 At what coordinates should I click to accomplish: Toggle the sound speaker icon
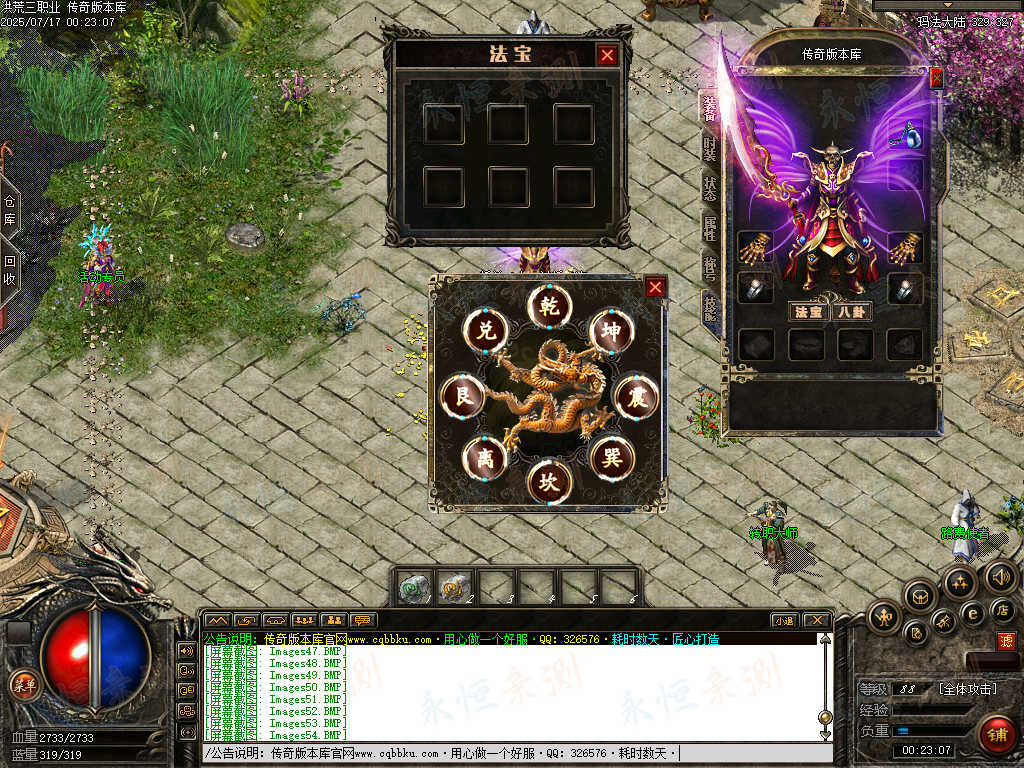click(x=1000, y=576)
